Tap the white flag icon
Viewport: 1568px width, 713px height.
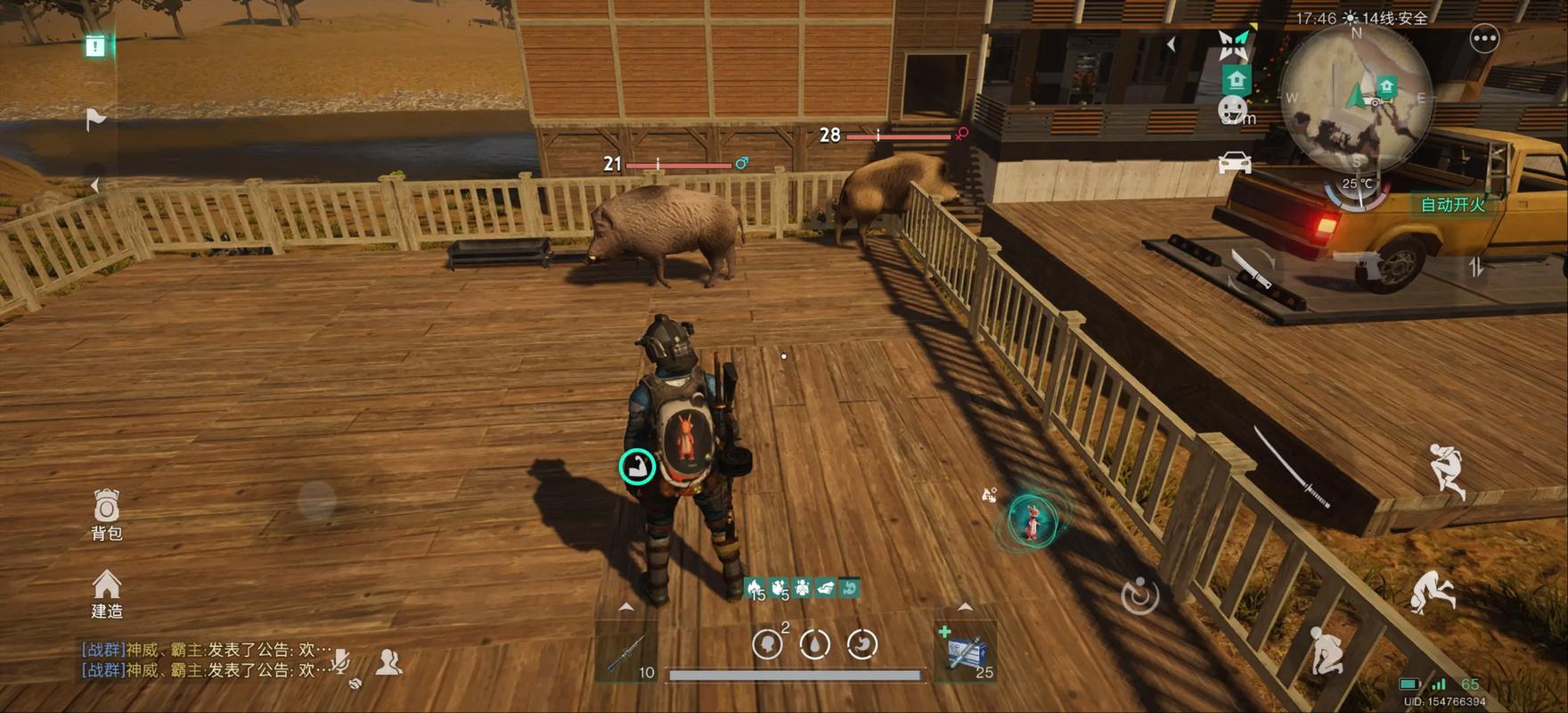pyautogui.click(x=95, y=119)
